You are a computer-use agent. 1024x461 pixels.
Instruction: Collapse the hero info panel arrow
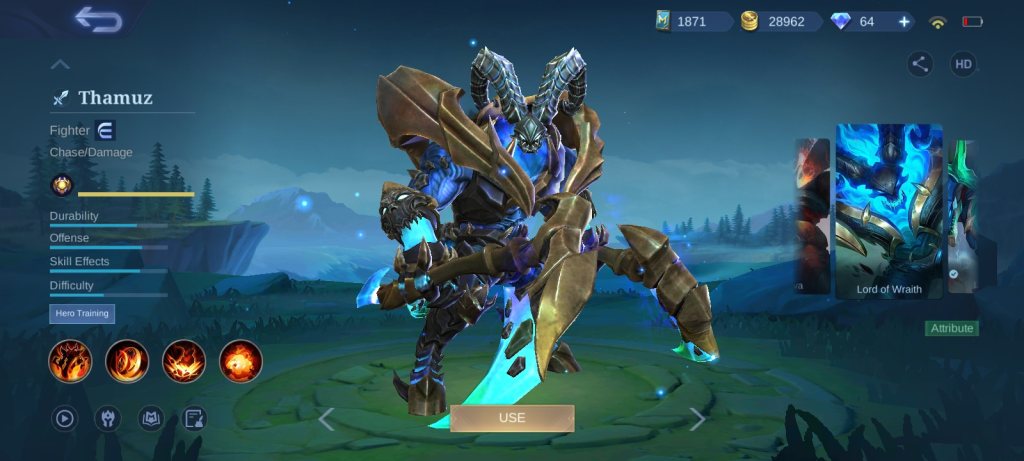pyautogui.click(x=60, y=65)
